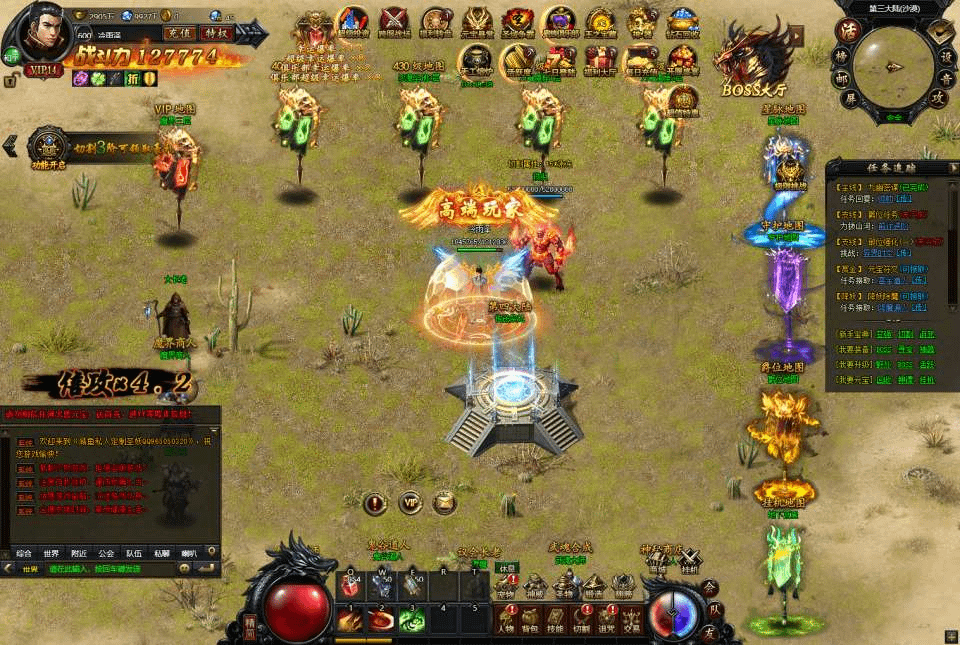Switch chat to the 世界 world tab

pos(51,553)
